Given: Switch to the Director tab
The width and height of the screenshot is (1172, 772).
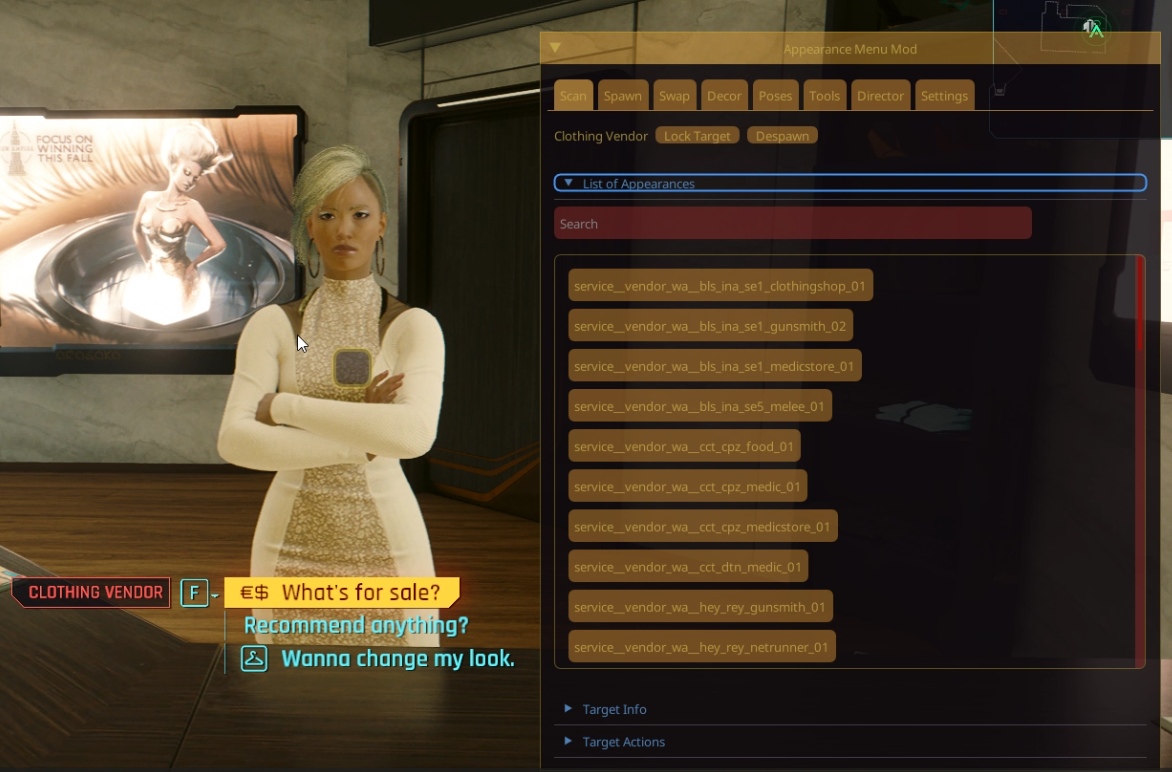Looking at the screenshot, I should [880, 96].
